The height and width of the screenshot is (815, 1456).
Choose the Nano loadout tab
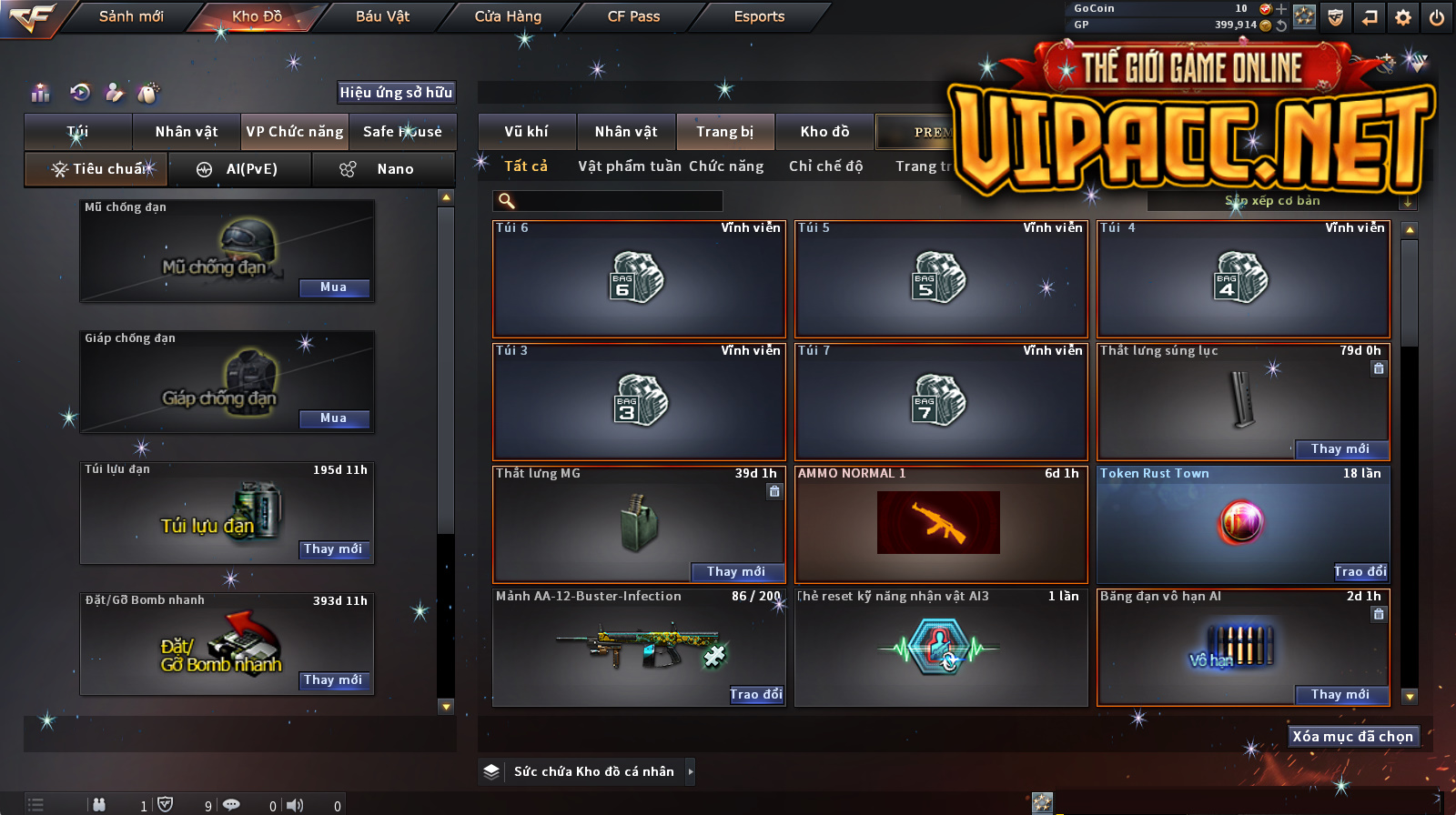(x=383, y=169)
